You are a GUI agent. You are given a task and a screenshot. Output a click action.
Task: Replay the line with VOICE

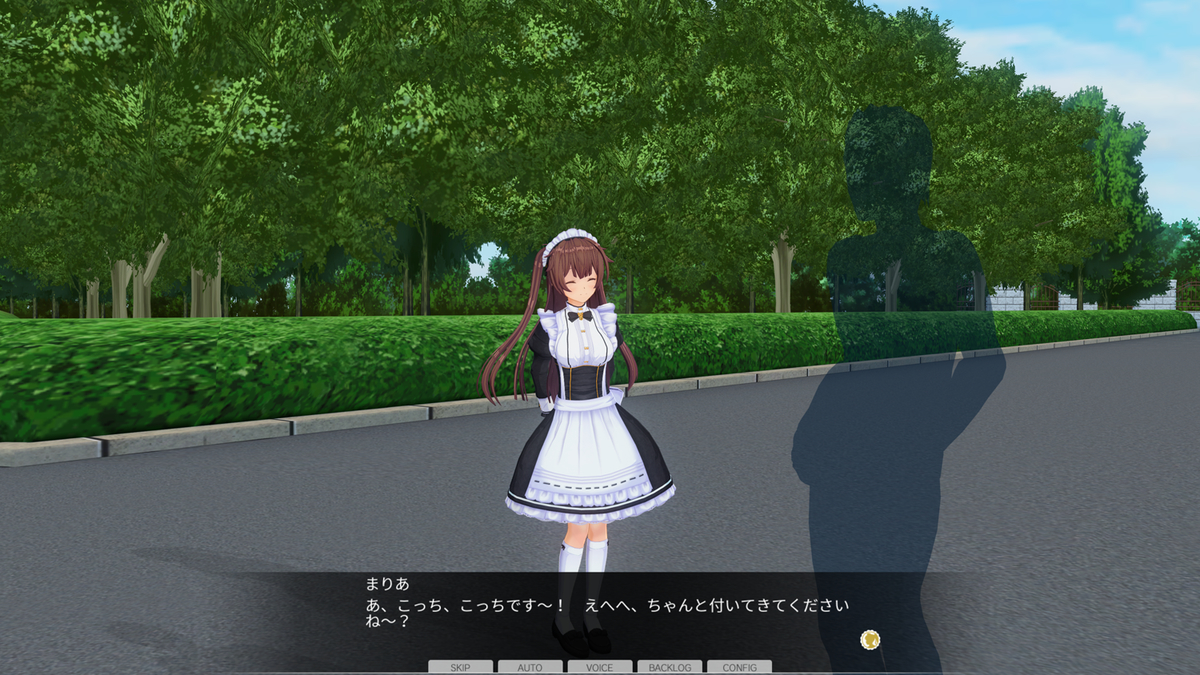pos(600,667)
